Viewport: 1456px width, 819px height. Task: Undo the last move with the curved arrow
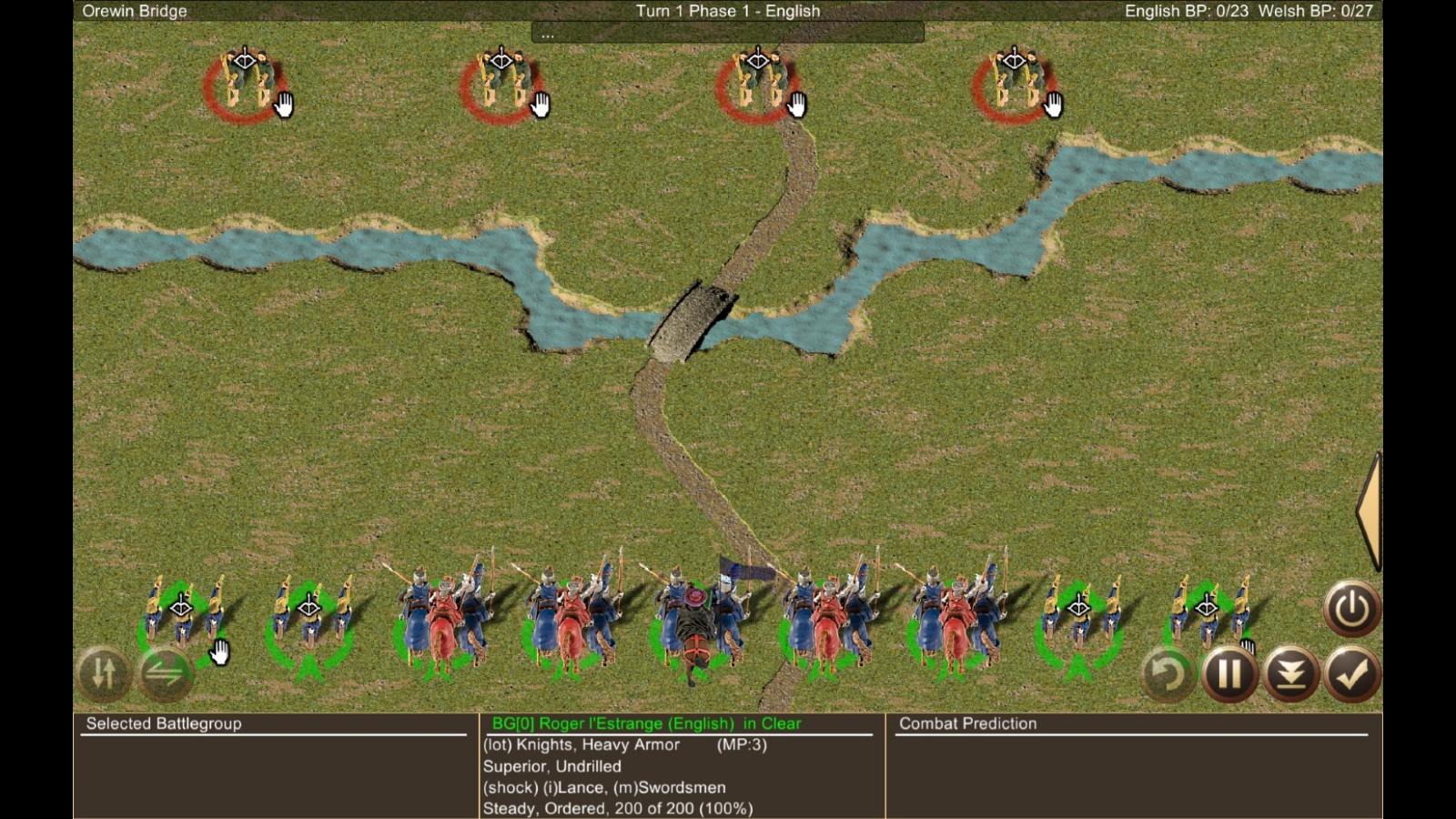tap(1167, 674)
